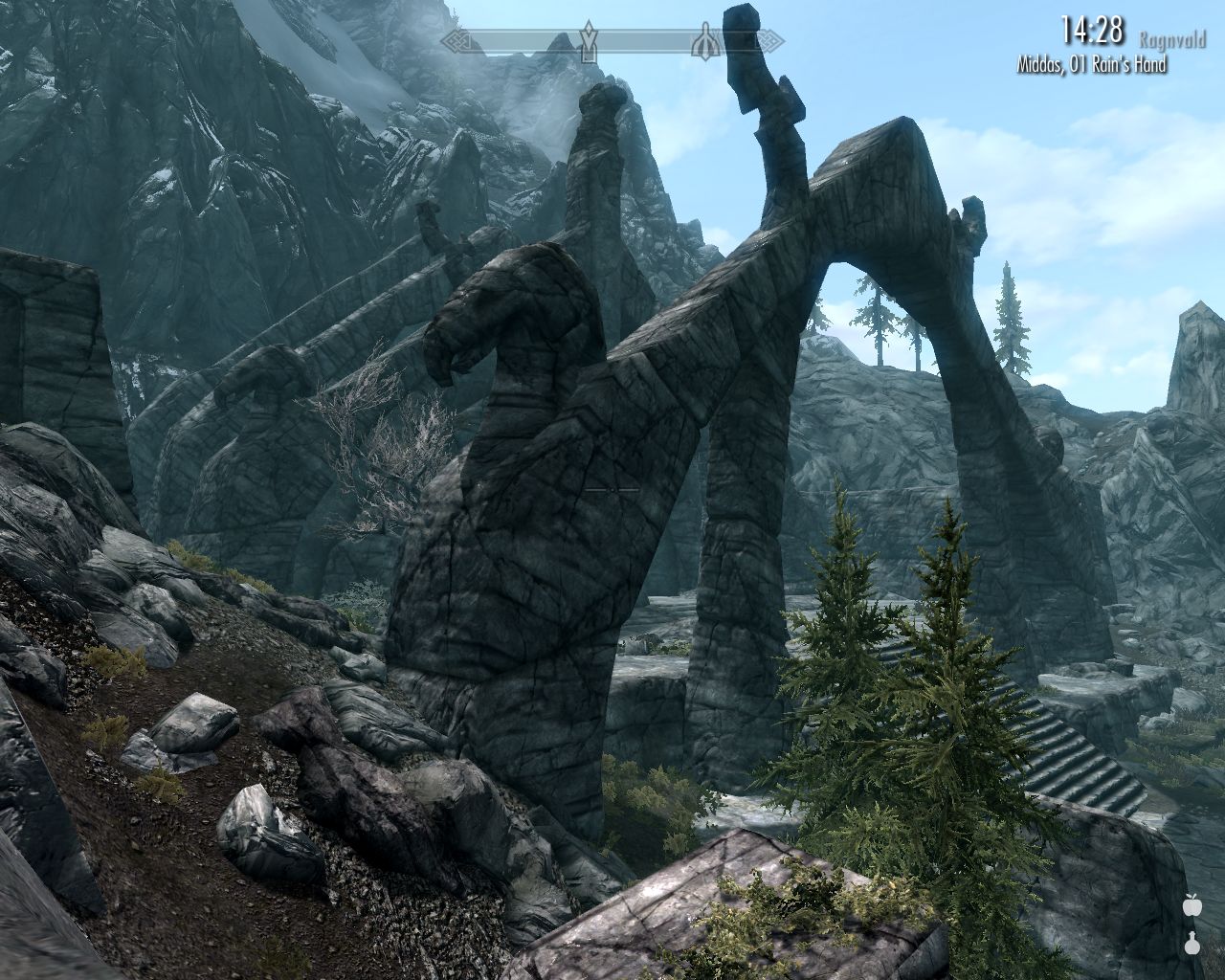Click the apple hunger status icon
This screenshot has width=1225, height=980.
point(1192,904)
